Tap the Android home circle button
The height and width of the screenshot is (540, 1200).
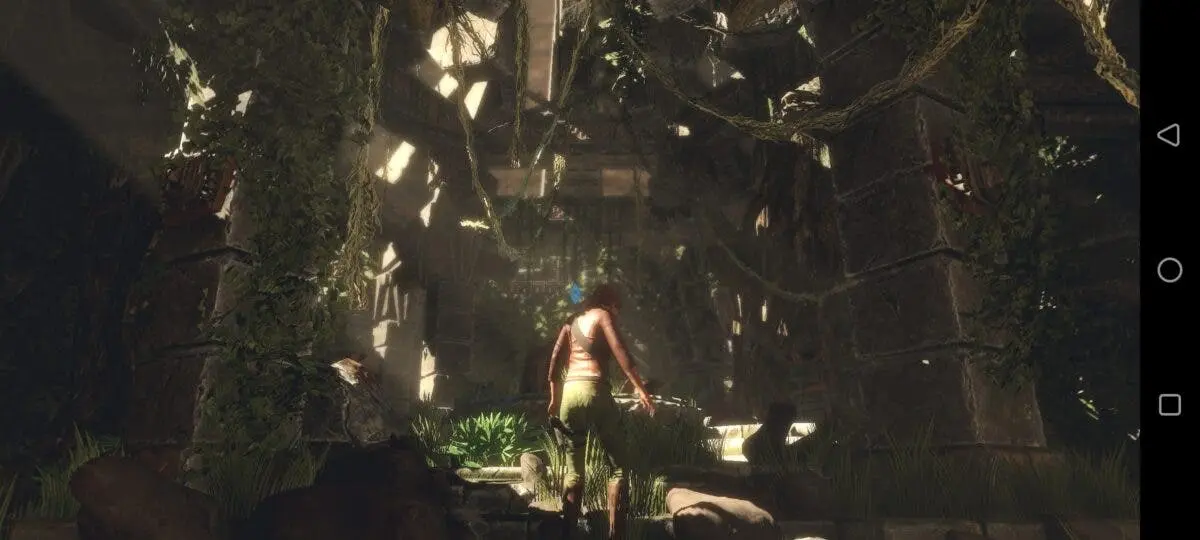1169,270
